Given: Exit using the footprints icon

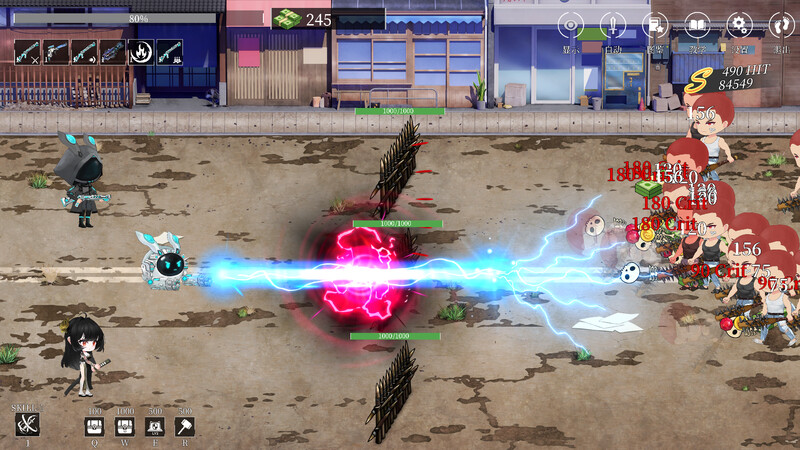Looking at the screenshot, I should click(781, 25).
